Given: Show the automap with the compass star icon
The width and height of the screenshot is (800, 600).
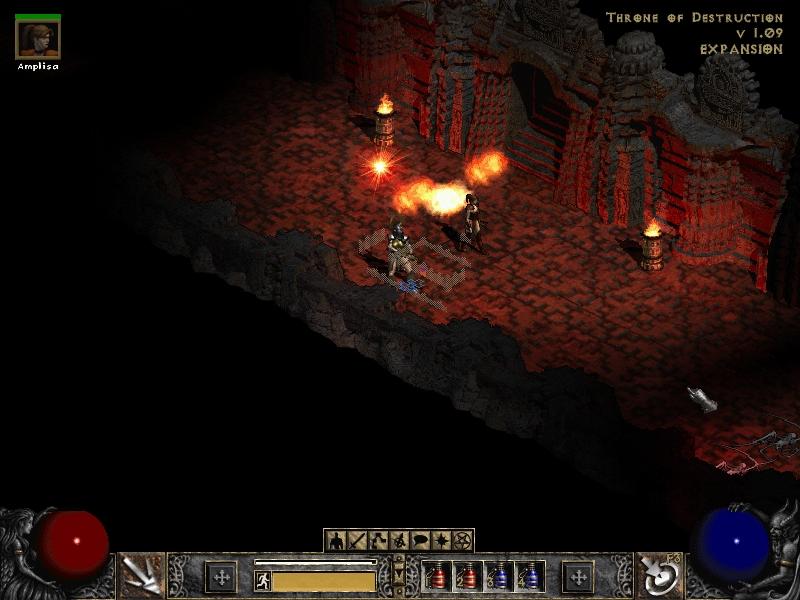Looking at the screenshot, I should point(441,541).
